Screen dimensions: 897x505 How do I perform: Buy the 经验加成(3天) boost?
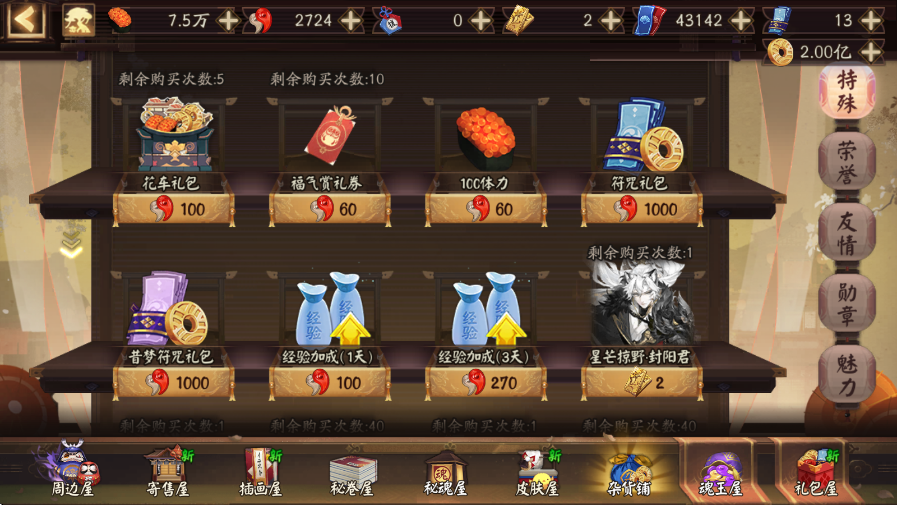pos(485,381)
